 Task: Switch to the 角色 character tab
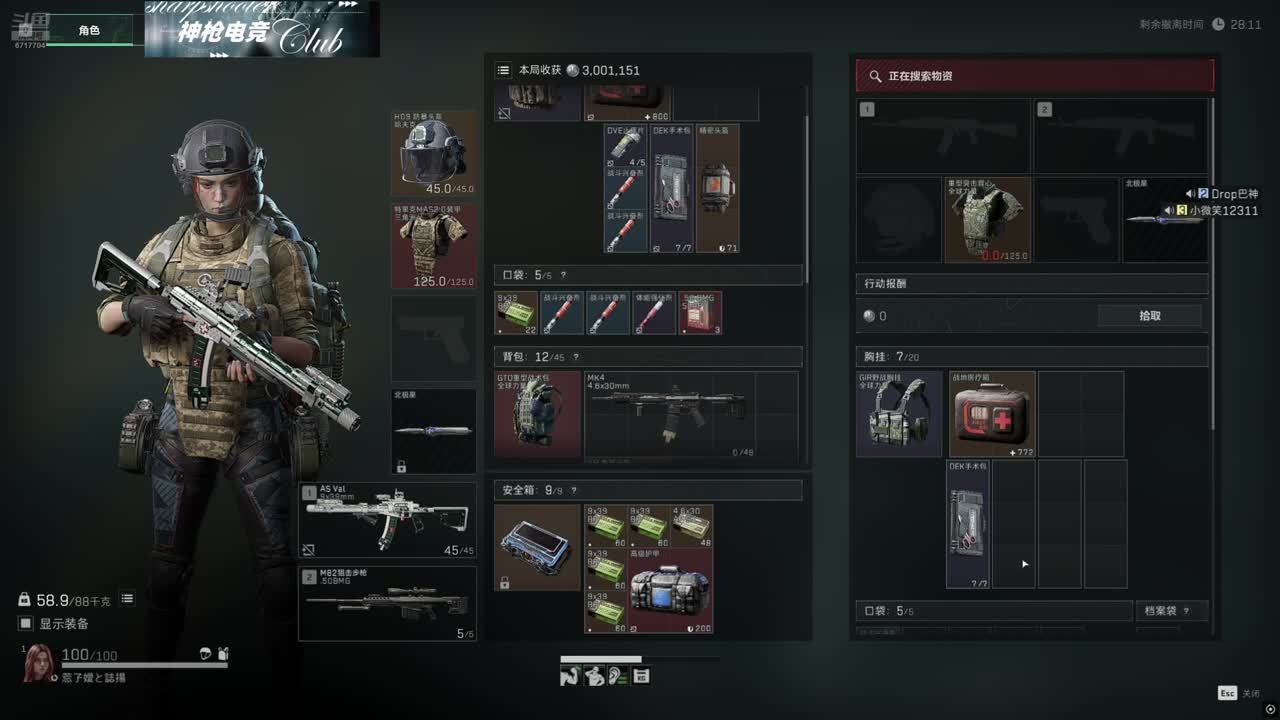tap(89, 31)
